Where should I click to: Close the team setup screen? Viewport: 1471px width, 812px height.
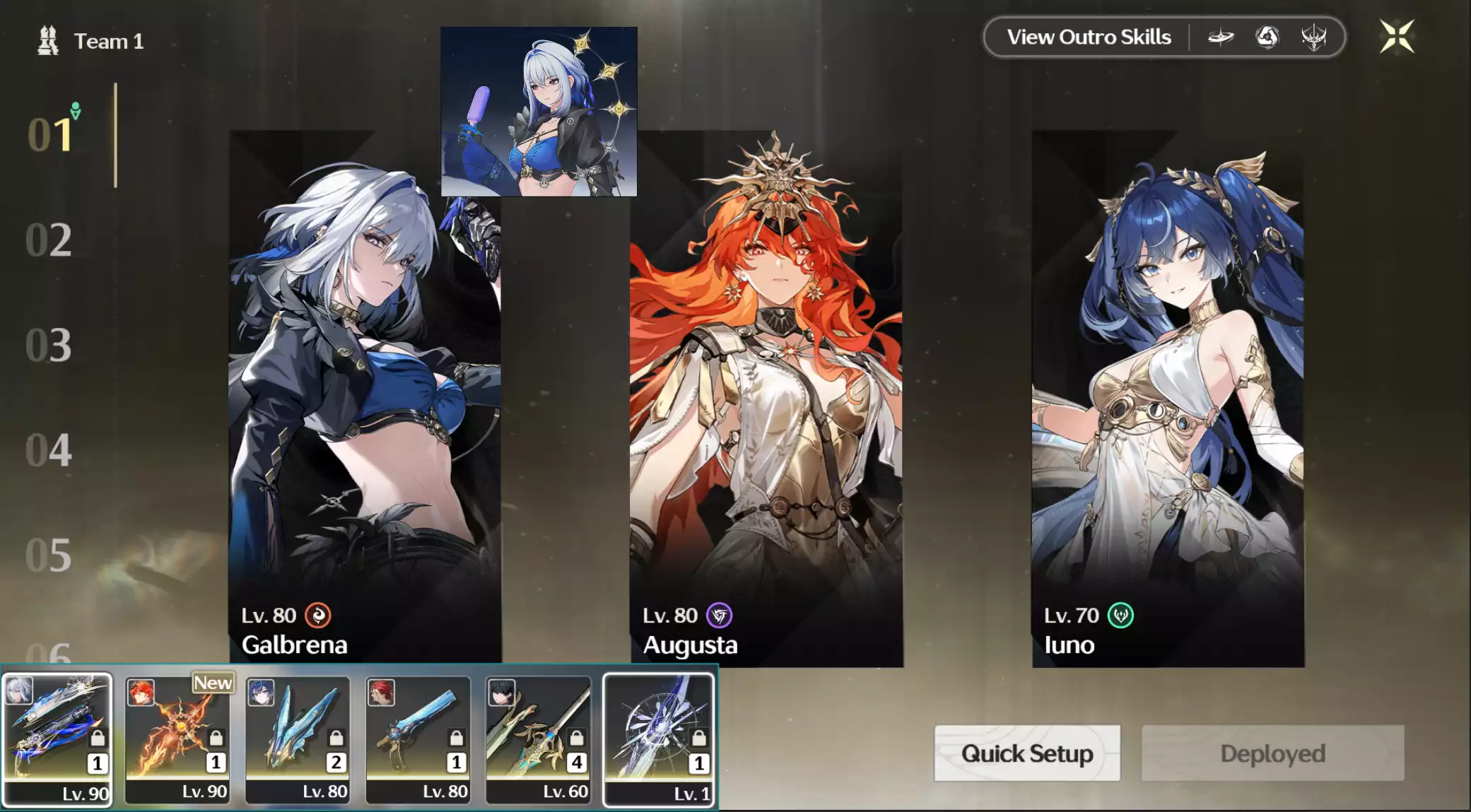[1397, 37]
